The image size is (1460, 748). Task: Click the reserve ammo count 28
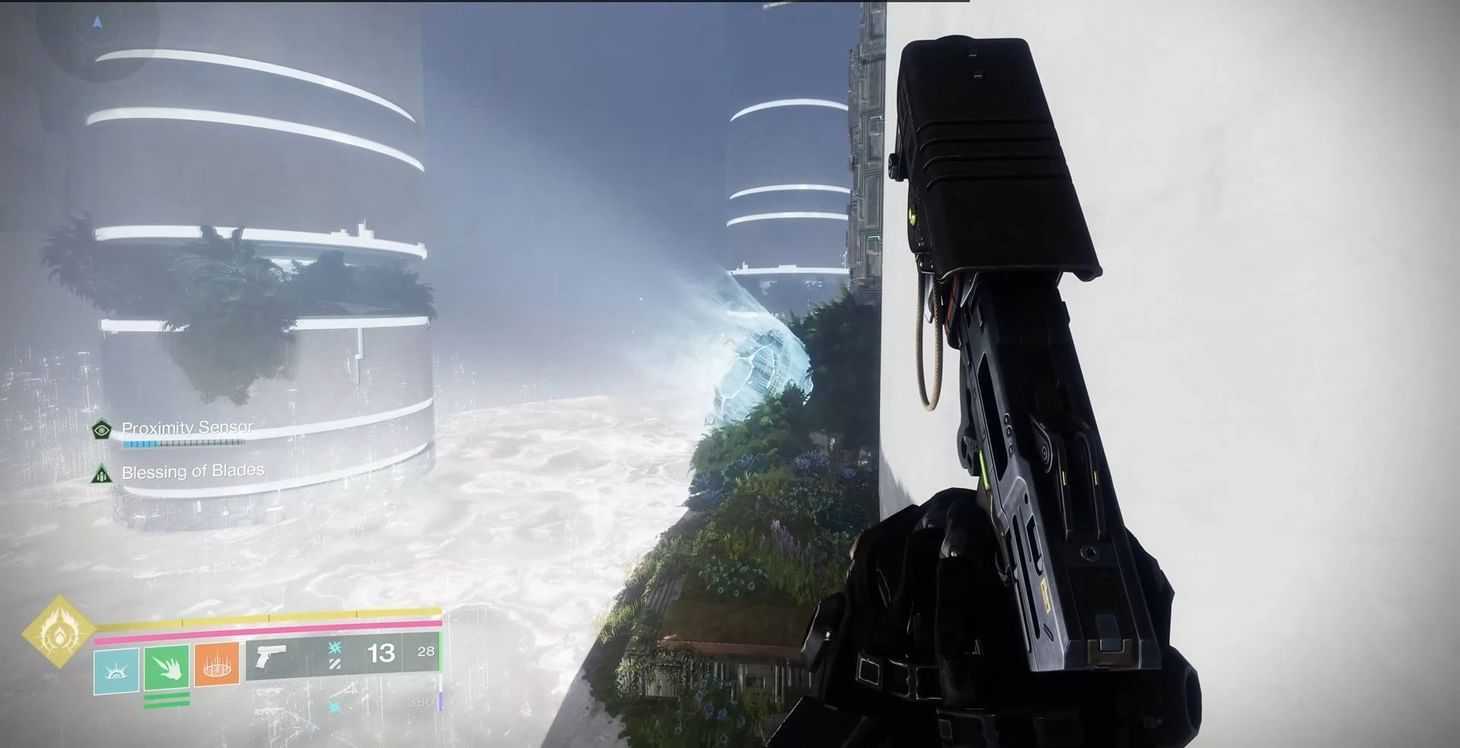tap(424, 650)
